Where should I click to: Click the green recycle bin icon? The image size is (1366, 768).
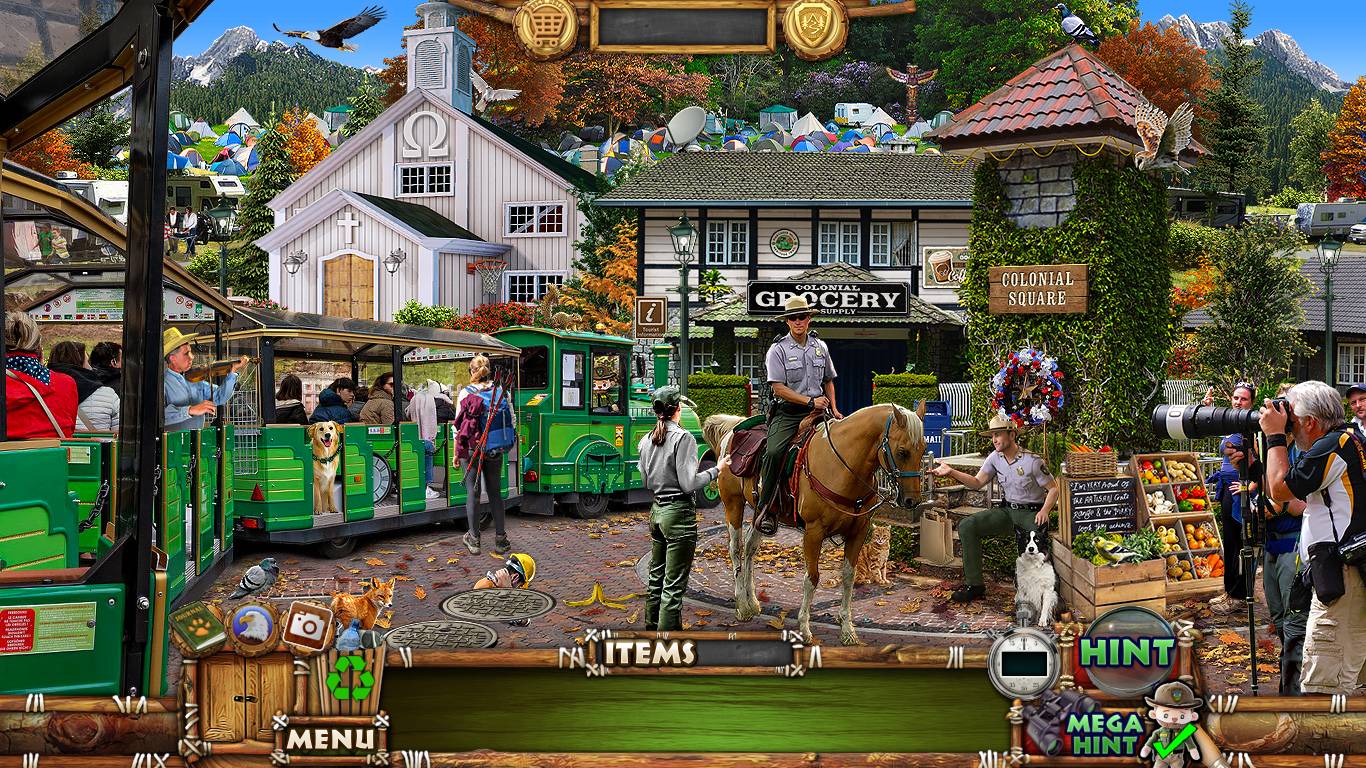pos(351,676)
